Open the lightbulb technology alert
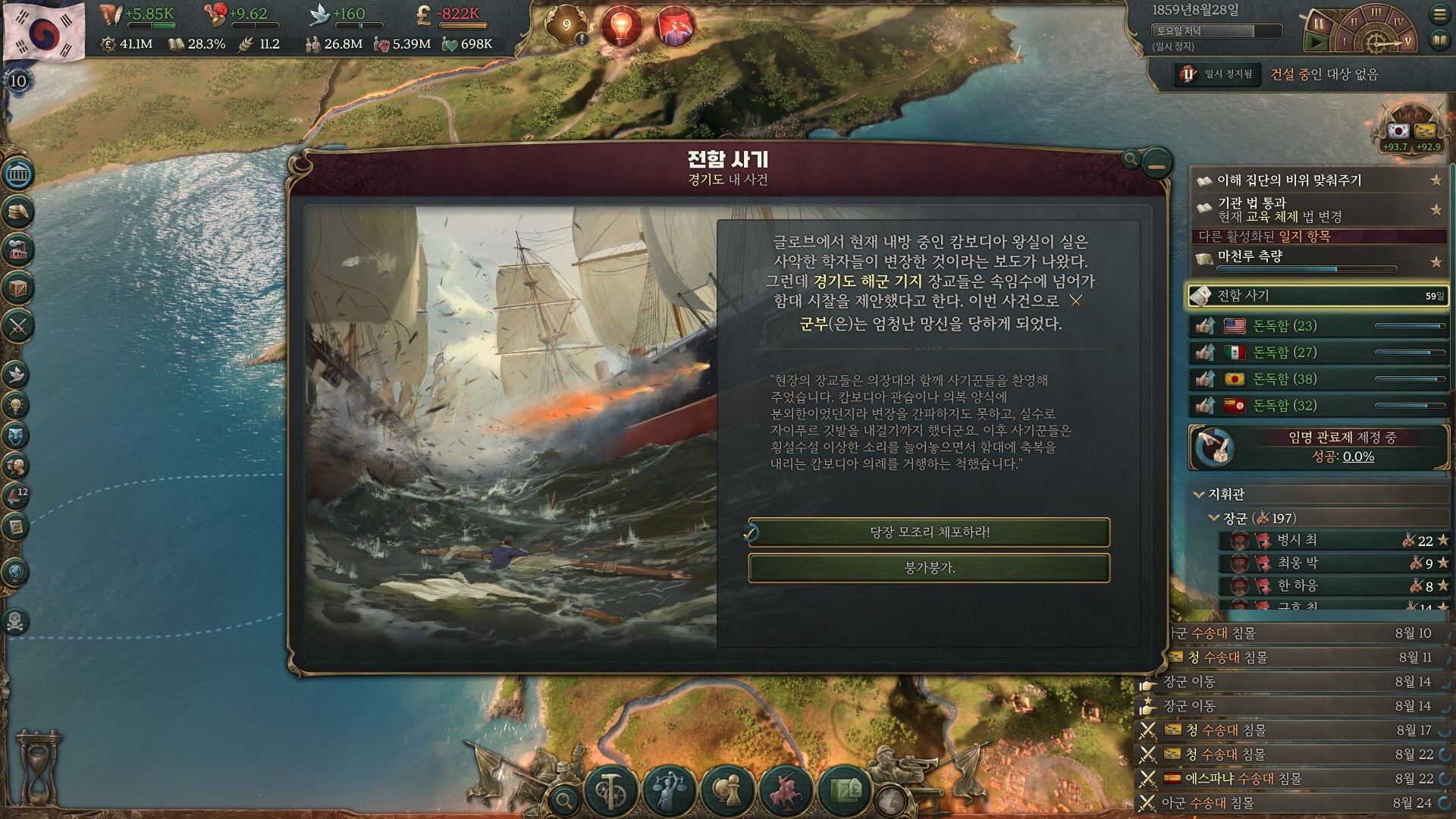Viewport: 1456px width, 819px height. point(621,27)
